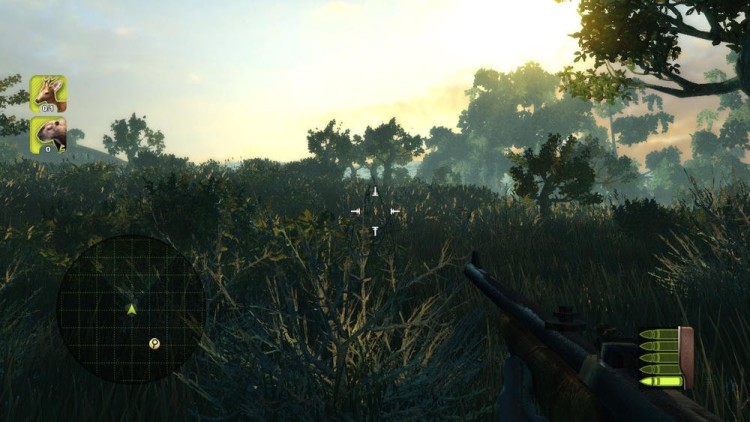Select the deer hunting target icon
Screen dimensions: 750x422
[48, 94]
